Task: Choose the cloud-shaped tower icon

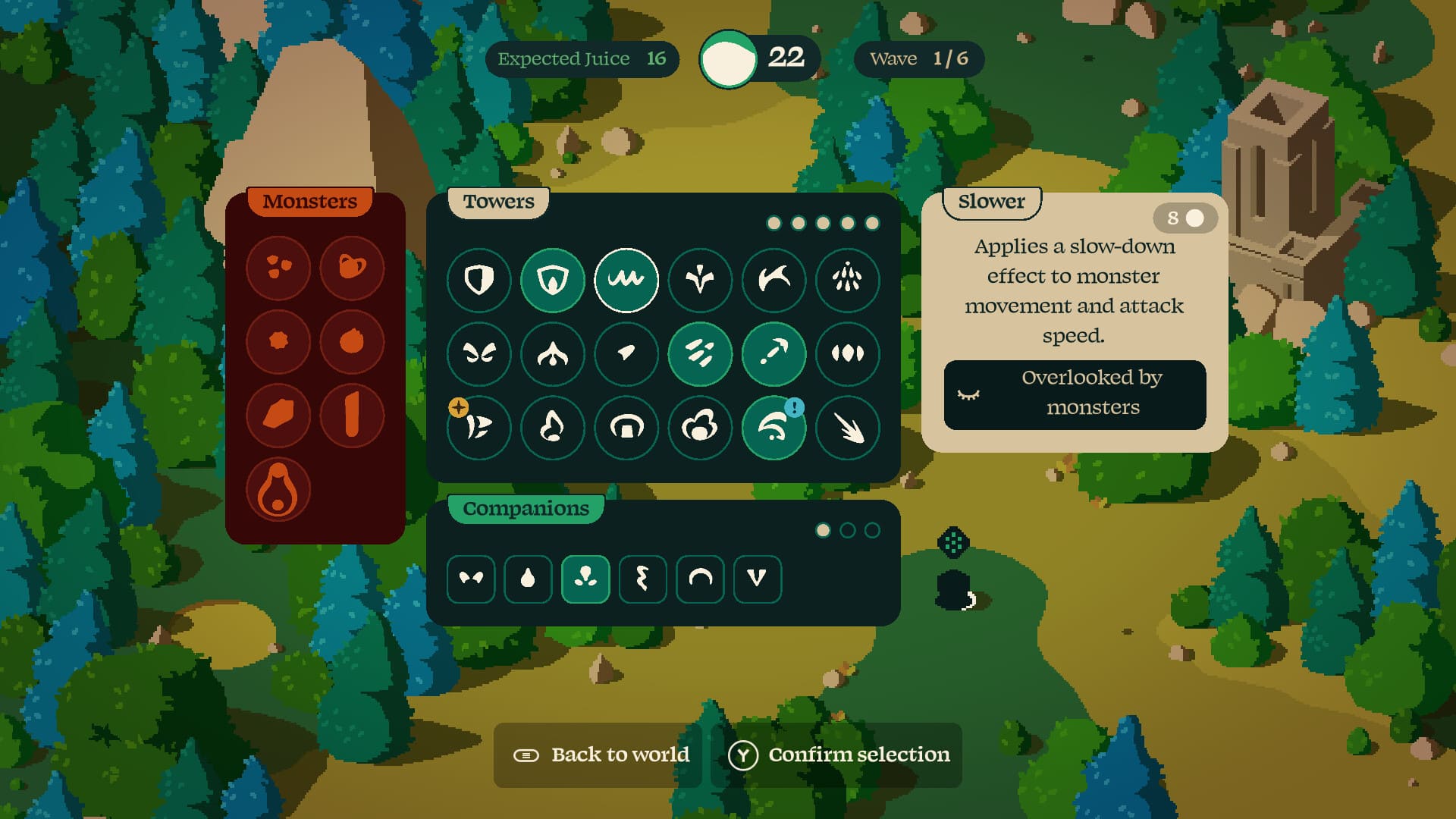Action: (x=699, y=428)
